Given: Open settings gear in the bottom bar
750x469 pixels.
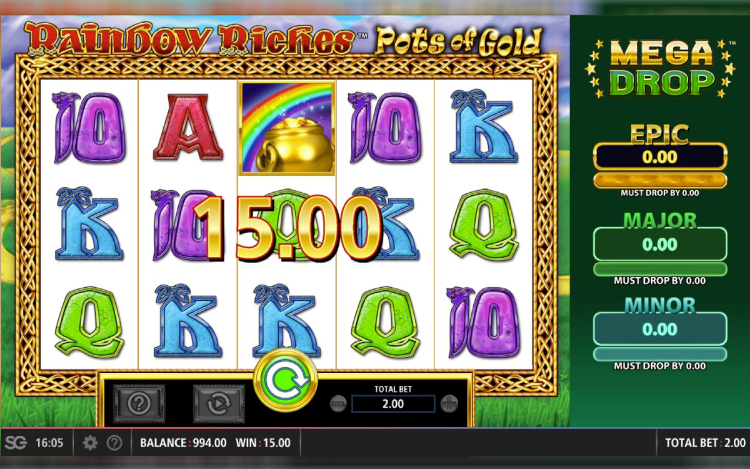Looking at the screenshot, I should (90, 443).
